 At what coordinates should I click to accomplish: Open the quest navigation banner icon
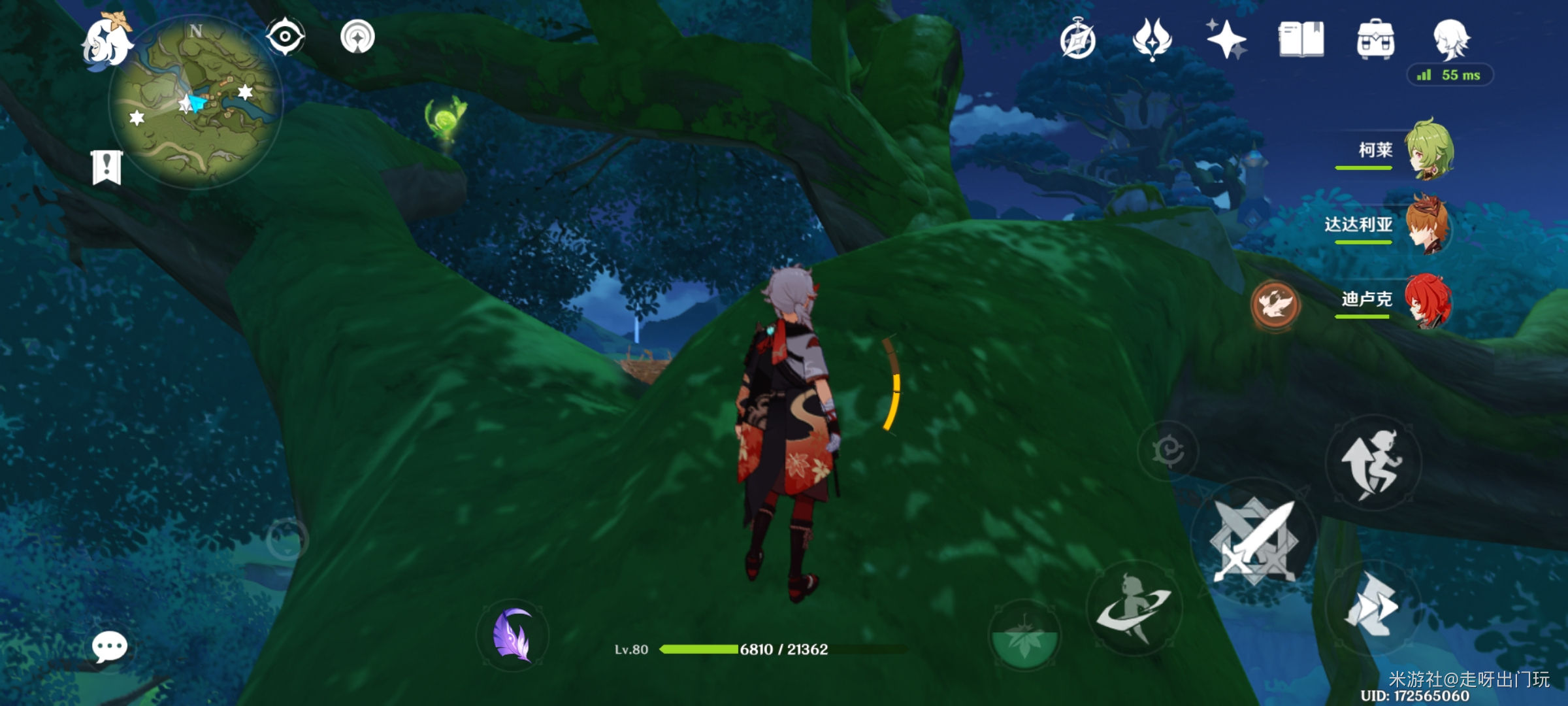pyautogui.click(x=106, y=167)
